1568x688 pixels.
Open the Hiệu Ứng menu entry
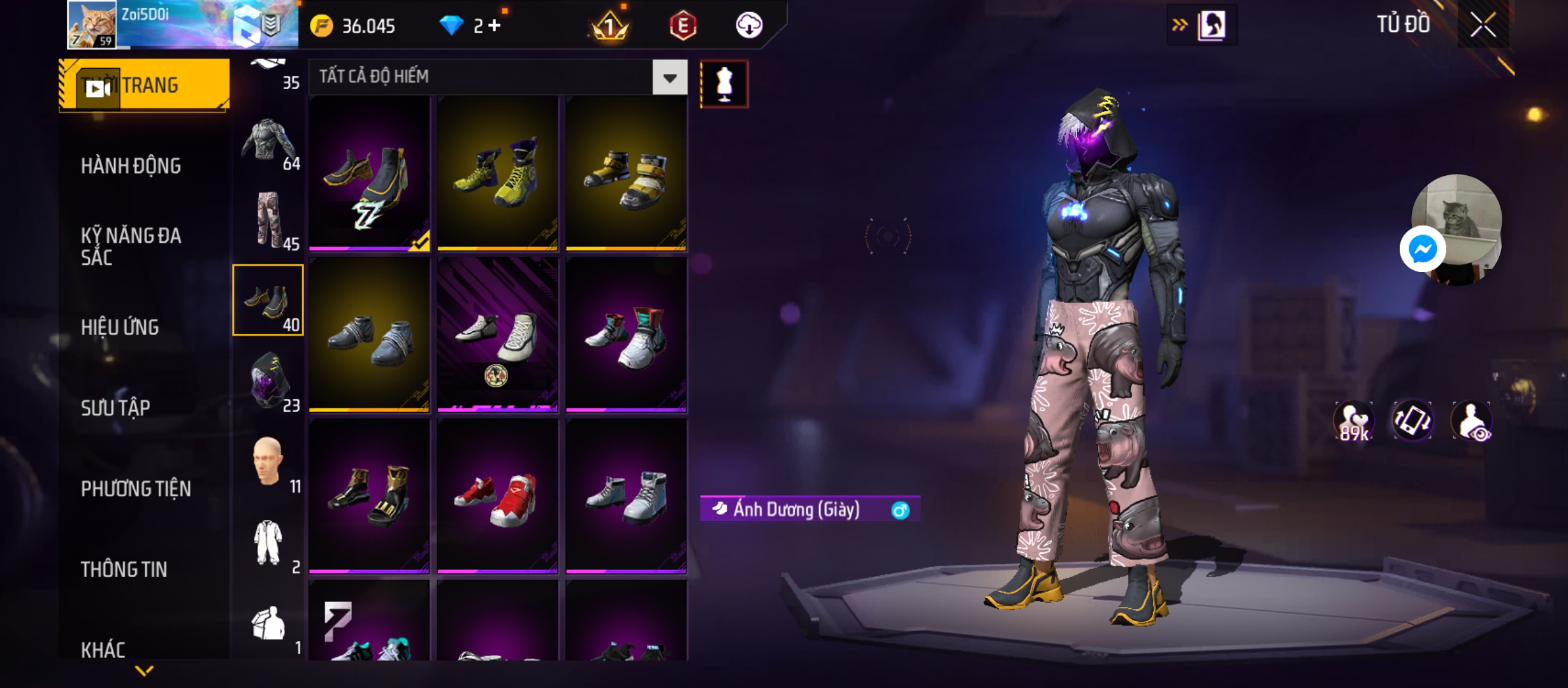(120, 327)
